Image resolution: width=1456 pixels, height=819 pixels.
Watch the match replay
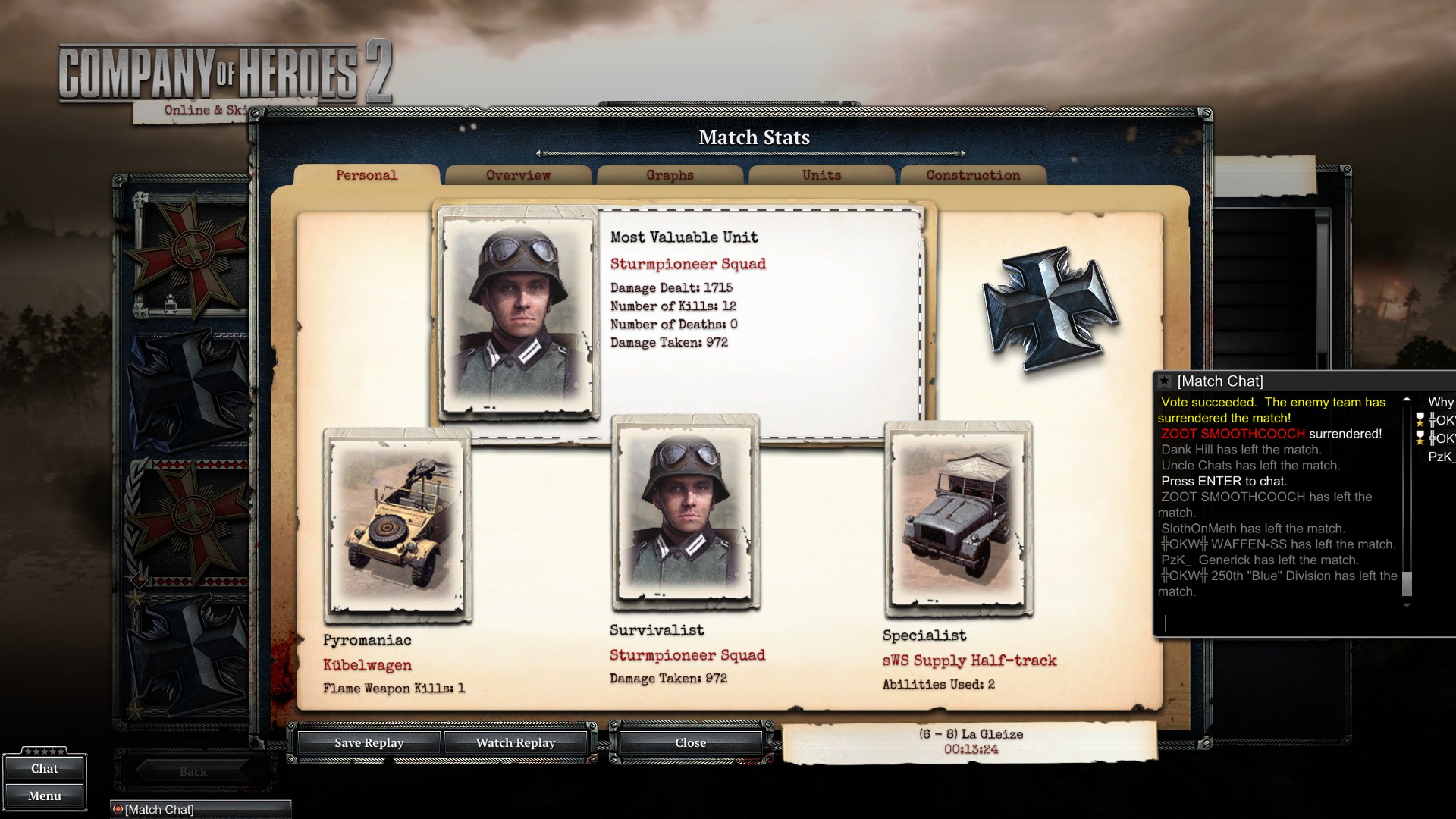point(516,742)
